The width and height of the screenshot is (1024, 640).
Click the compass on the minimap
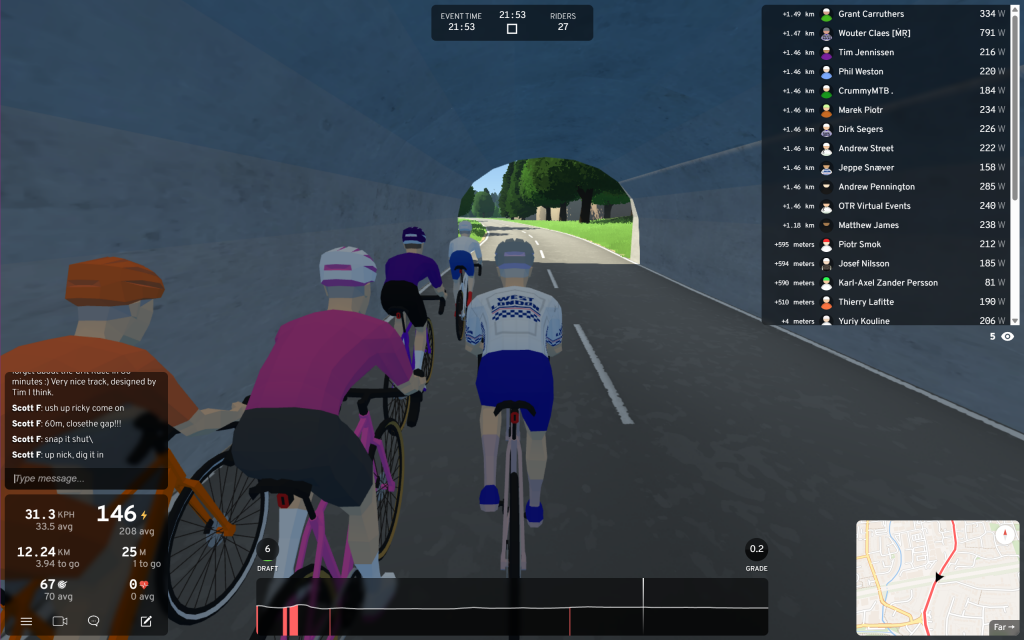(x=1004, y=535)
